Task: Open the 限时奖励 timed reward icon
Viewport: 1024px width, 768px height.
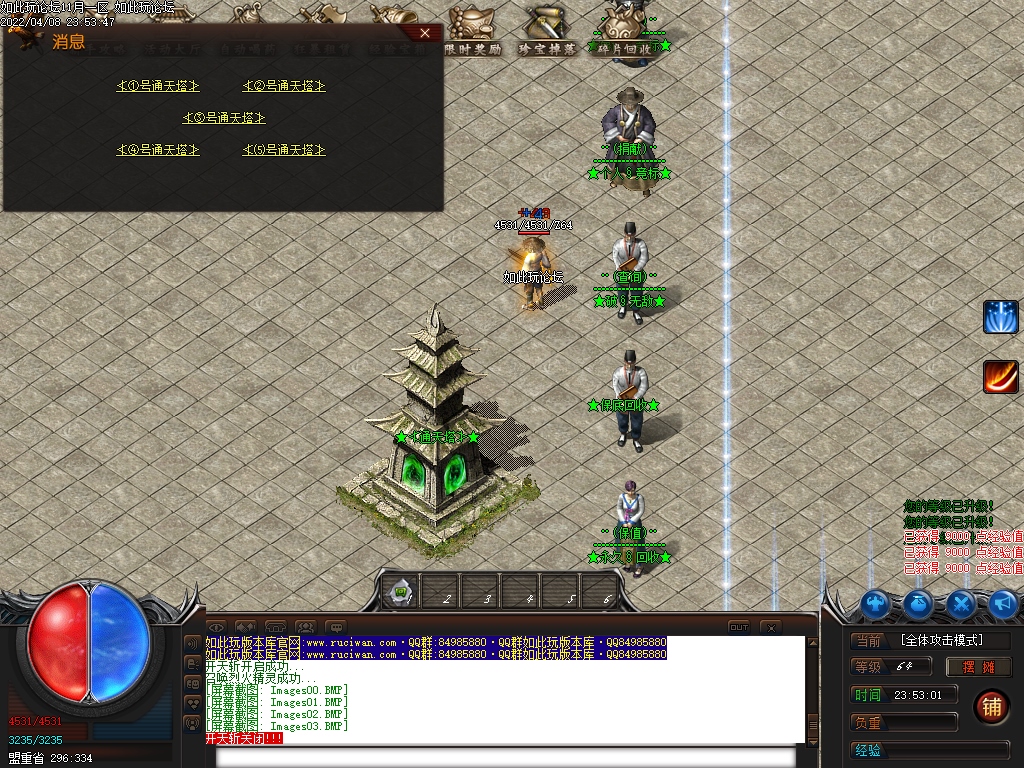Action: point(473,30)
